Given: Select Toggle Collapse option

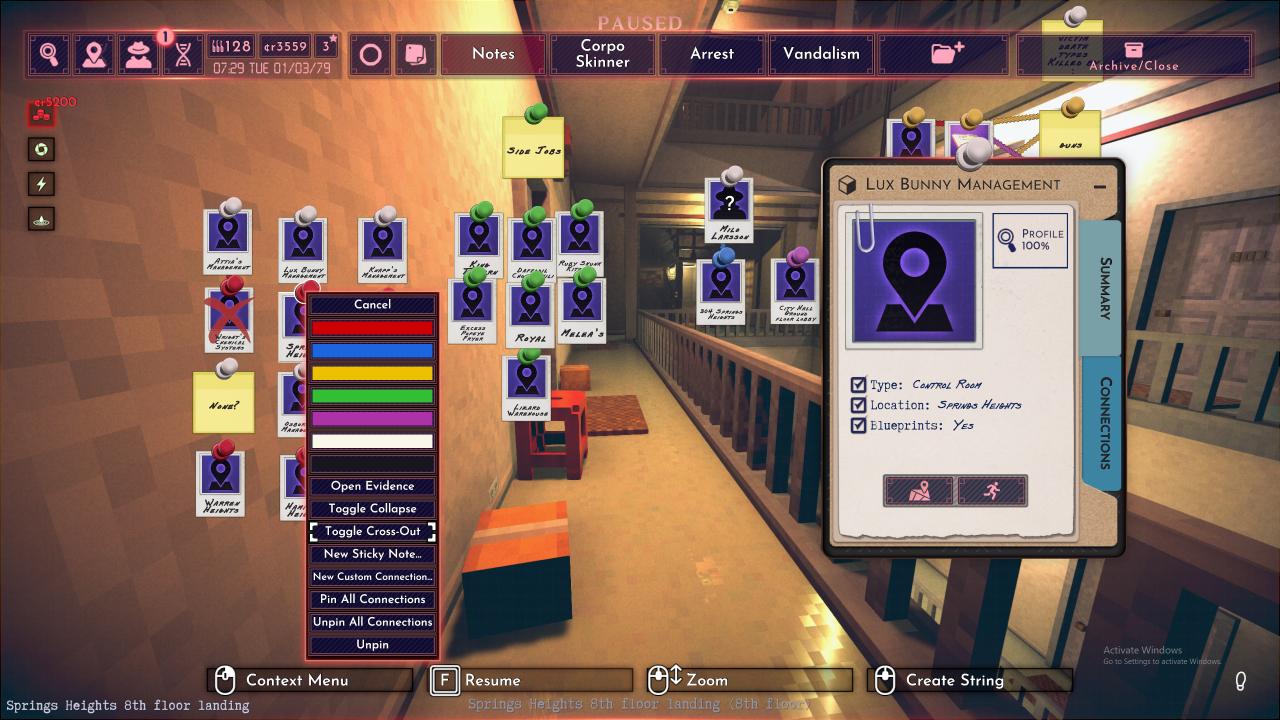Looking at the screenshot, I should click(x=372, y=509).
